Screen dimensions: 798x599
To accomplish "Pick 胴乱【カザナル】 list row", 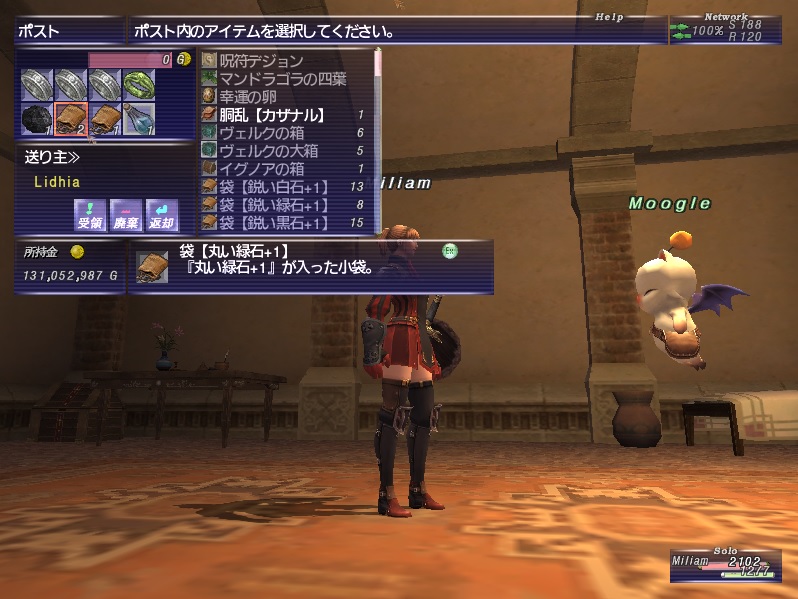I will pos(270,115).
